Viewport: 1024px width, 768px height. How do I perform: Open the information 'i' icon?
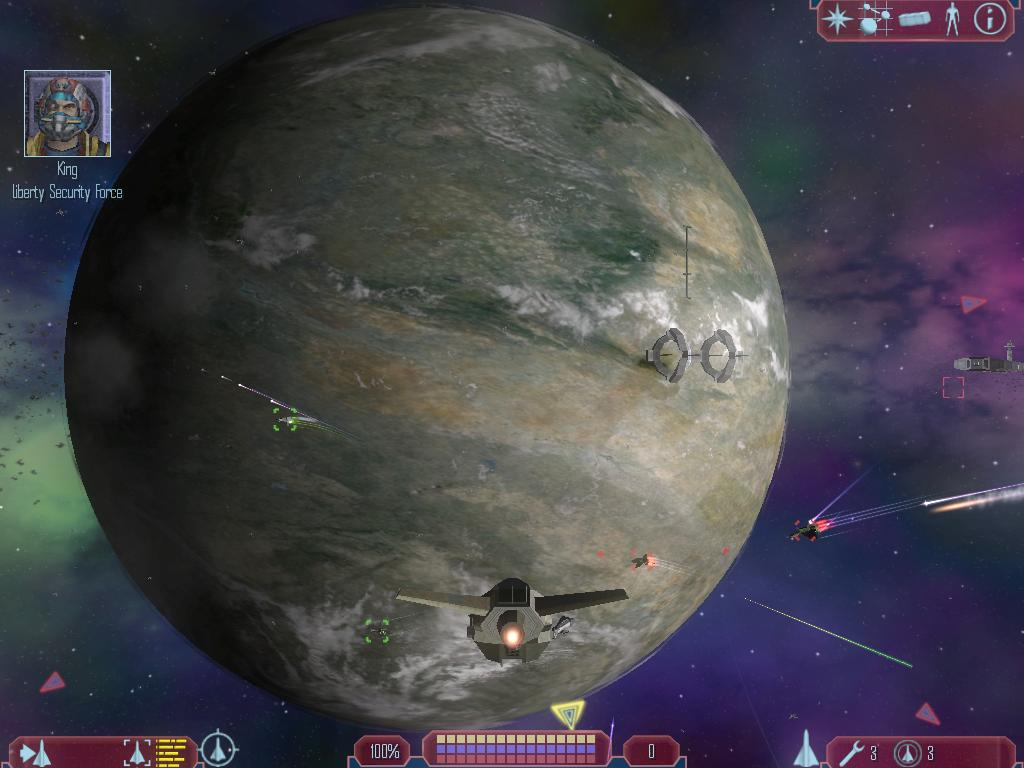[x=989, y=19]
